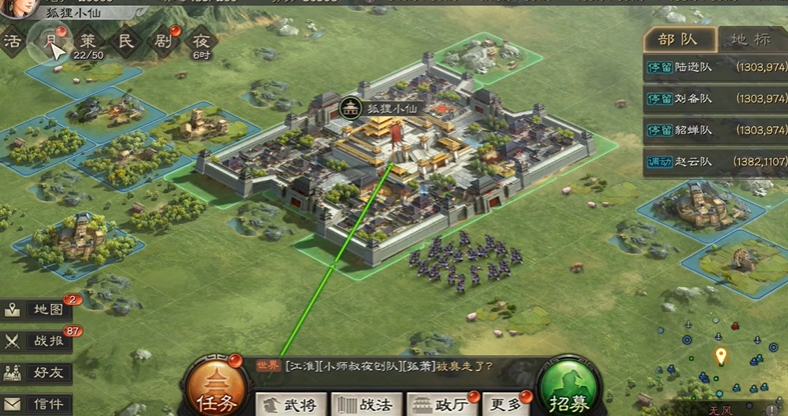Open the green 招募 recruit button

coord(570,389)
